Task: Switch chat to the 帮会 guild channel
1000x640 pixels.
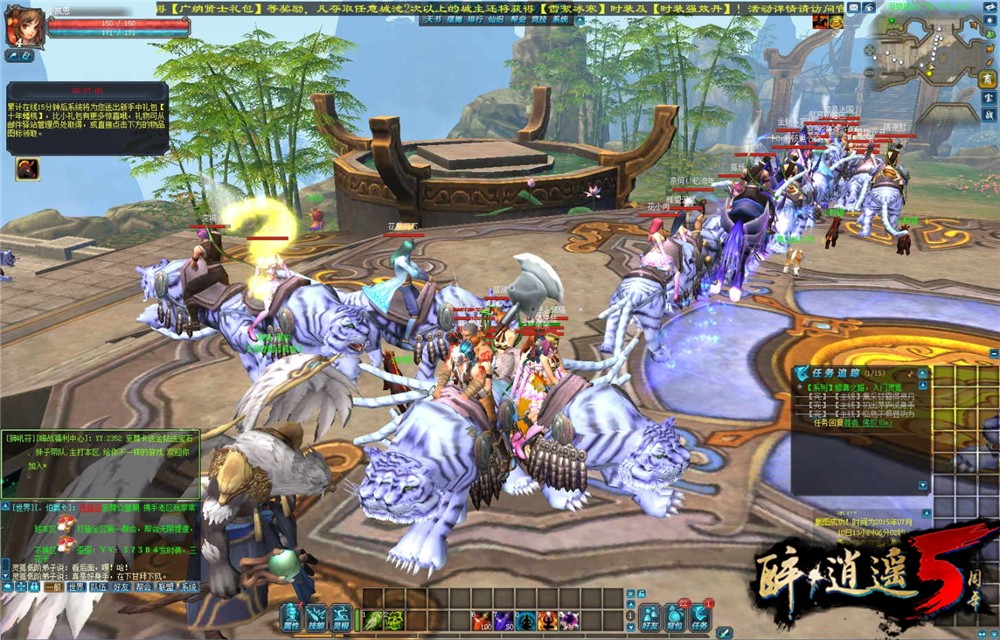Action: click(143, 587)
